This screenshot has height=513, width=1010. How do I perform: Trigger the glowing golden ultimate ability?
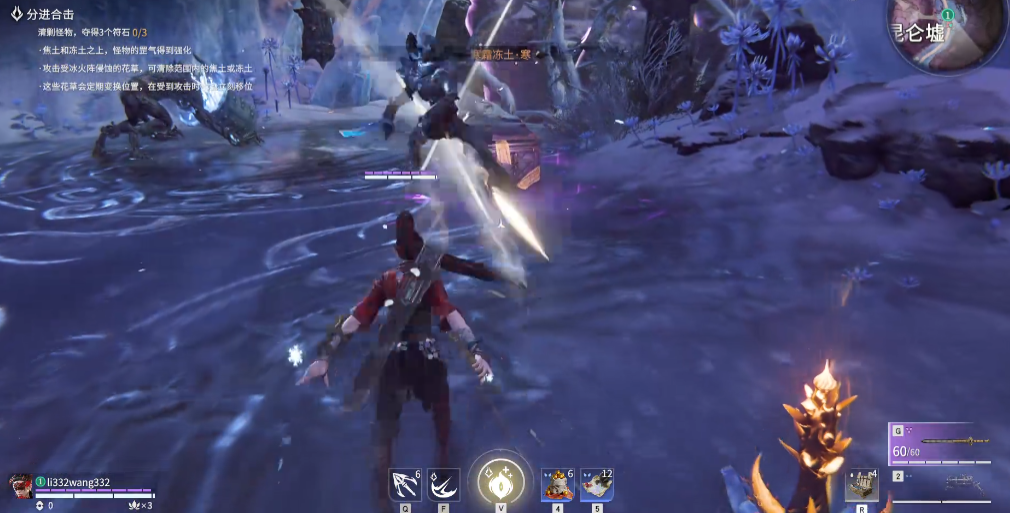coord(501,482)
